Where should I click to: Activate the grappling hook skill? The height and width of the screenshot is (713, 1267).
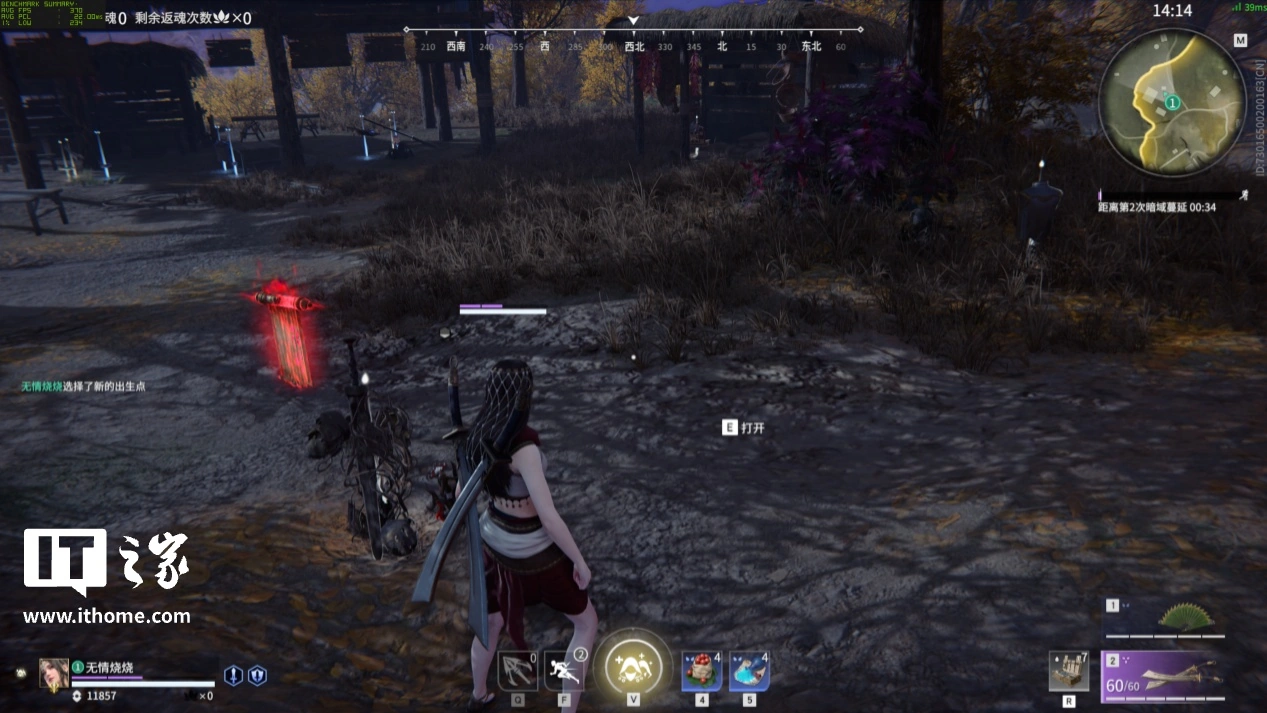(517, 670)
